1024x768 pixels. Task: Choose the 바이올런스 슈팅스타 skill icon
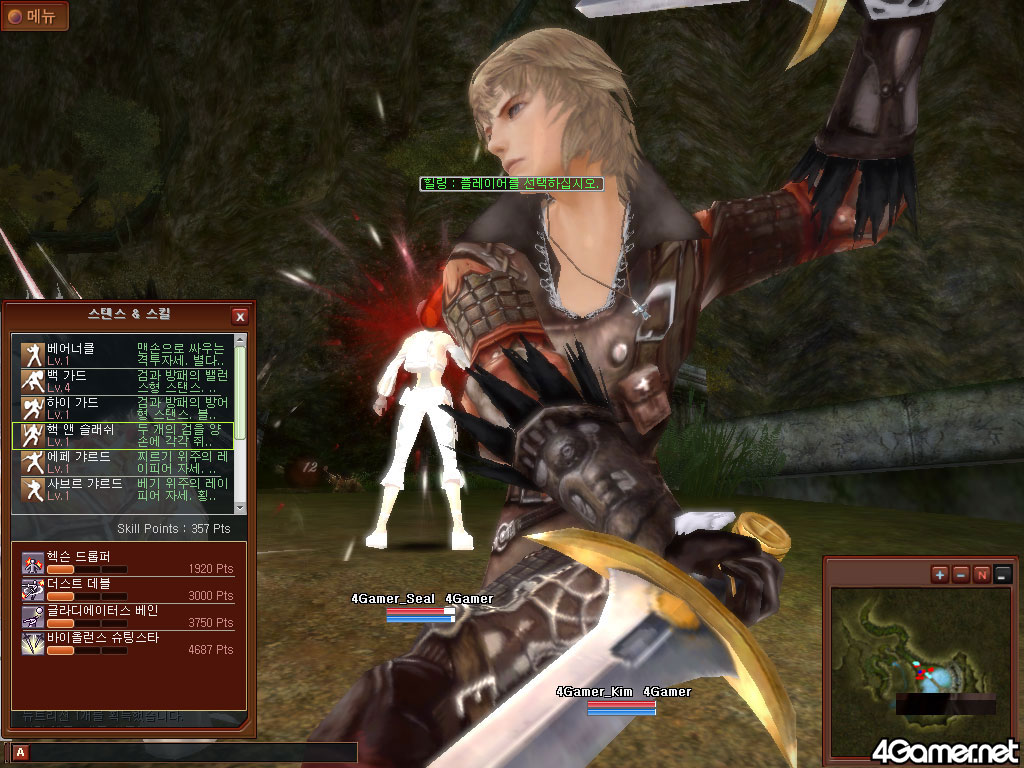tap(33, 643)
